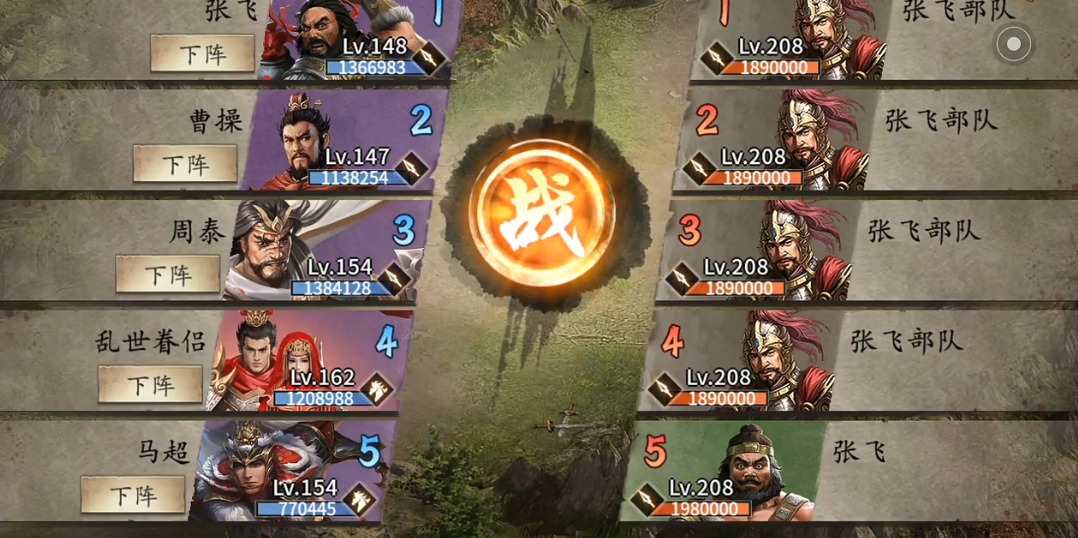
Task: Remove 乱世眷侣 from the formation
Action: point(150,385)
